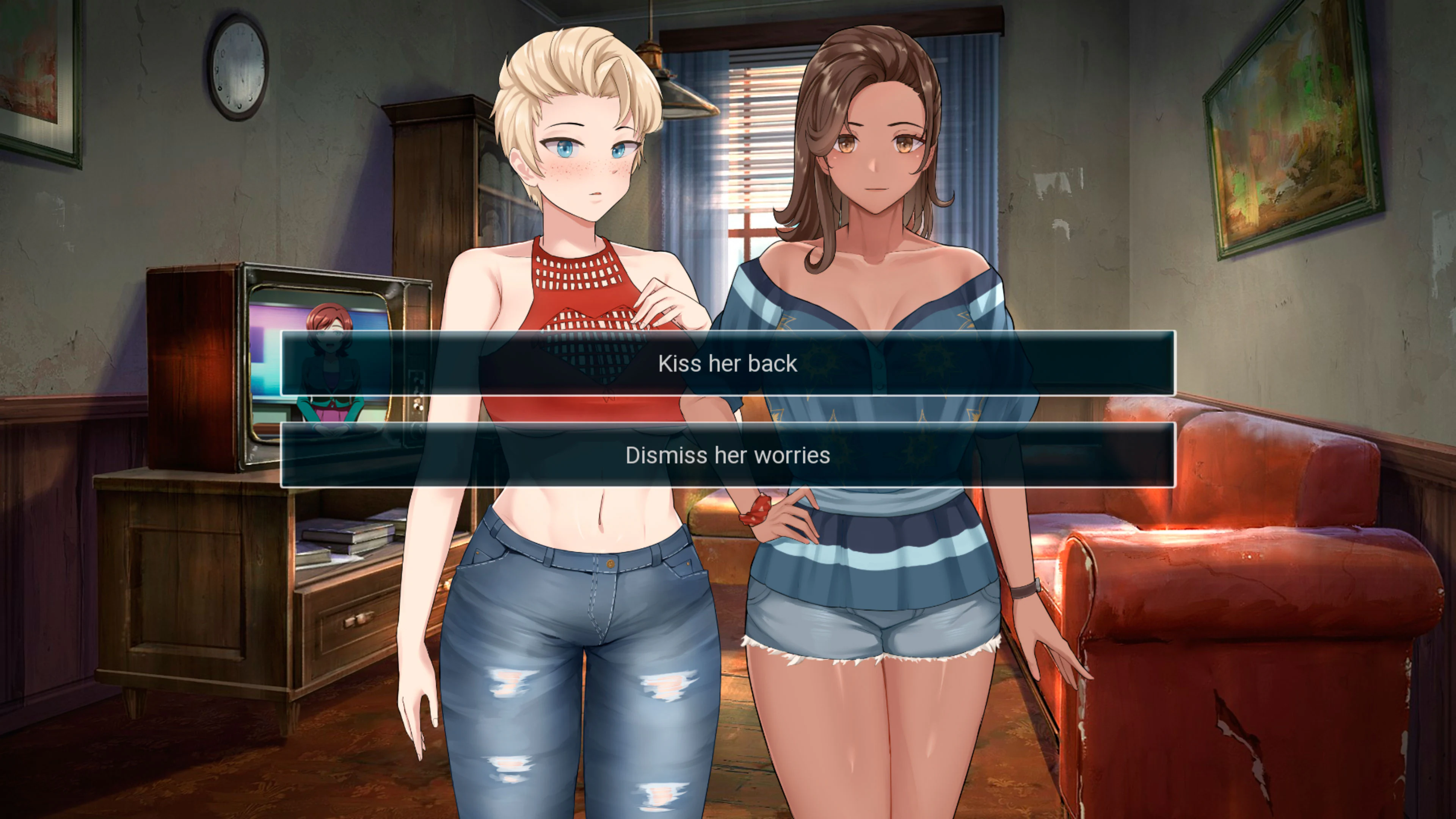Choose the "Dismiss her worries" option
Screen dimensions: 1456x819
(x=728, y=455)
